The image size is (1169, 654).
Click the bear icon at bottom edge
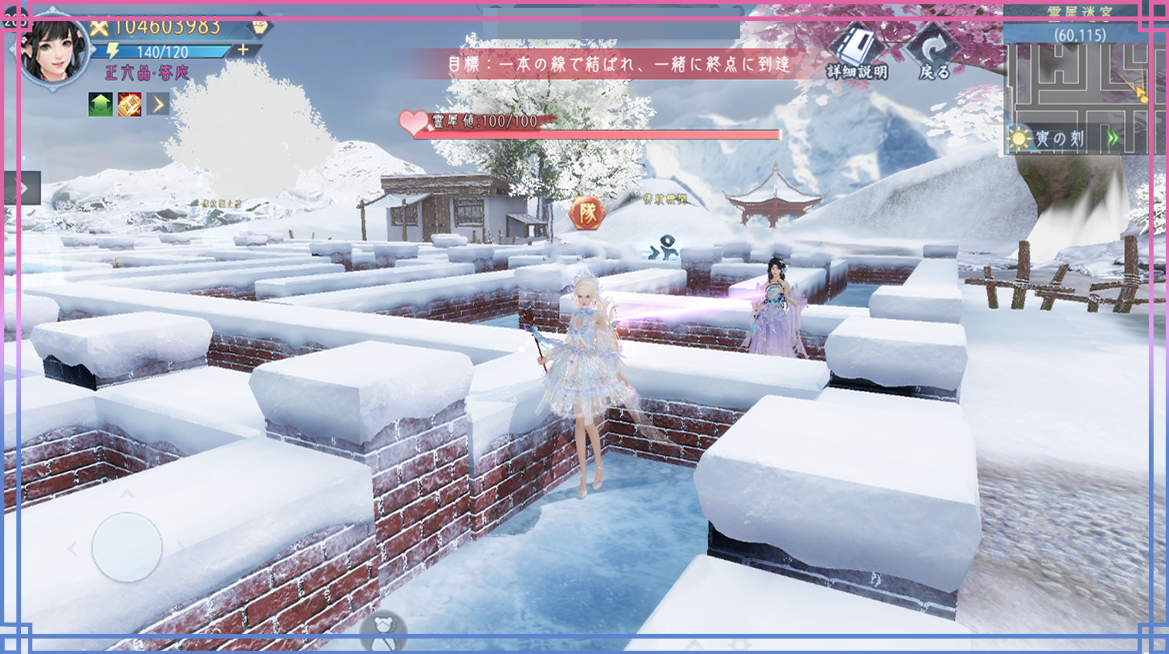point(384,630)
